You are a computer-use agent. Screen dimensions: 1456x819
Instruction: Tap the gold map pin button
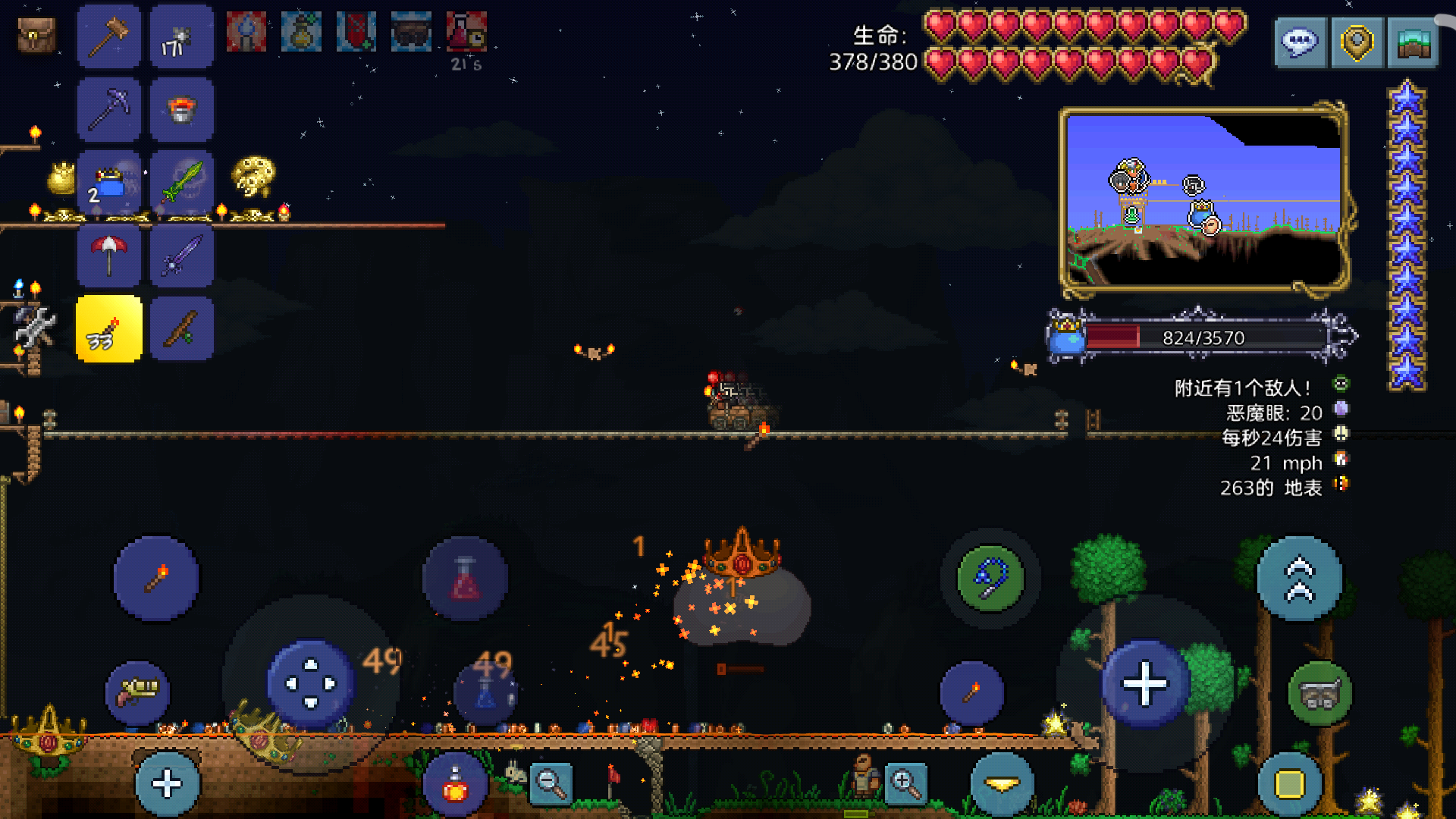click(1357, 42)
